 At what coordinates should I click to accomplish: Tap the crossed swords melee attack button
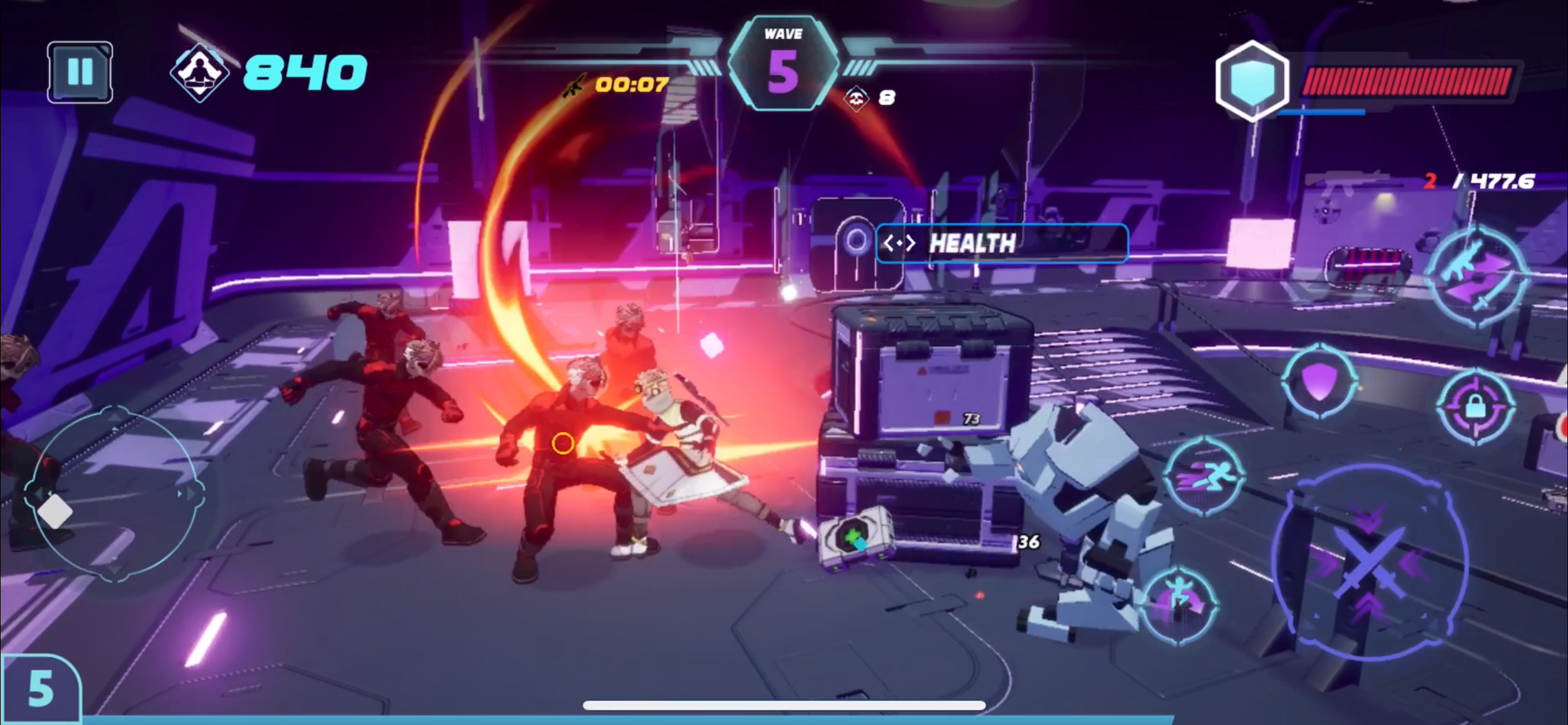pyautogui.click(x=1370, y=562)
